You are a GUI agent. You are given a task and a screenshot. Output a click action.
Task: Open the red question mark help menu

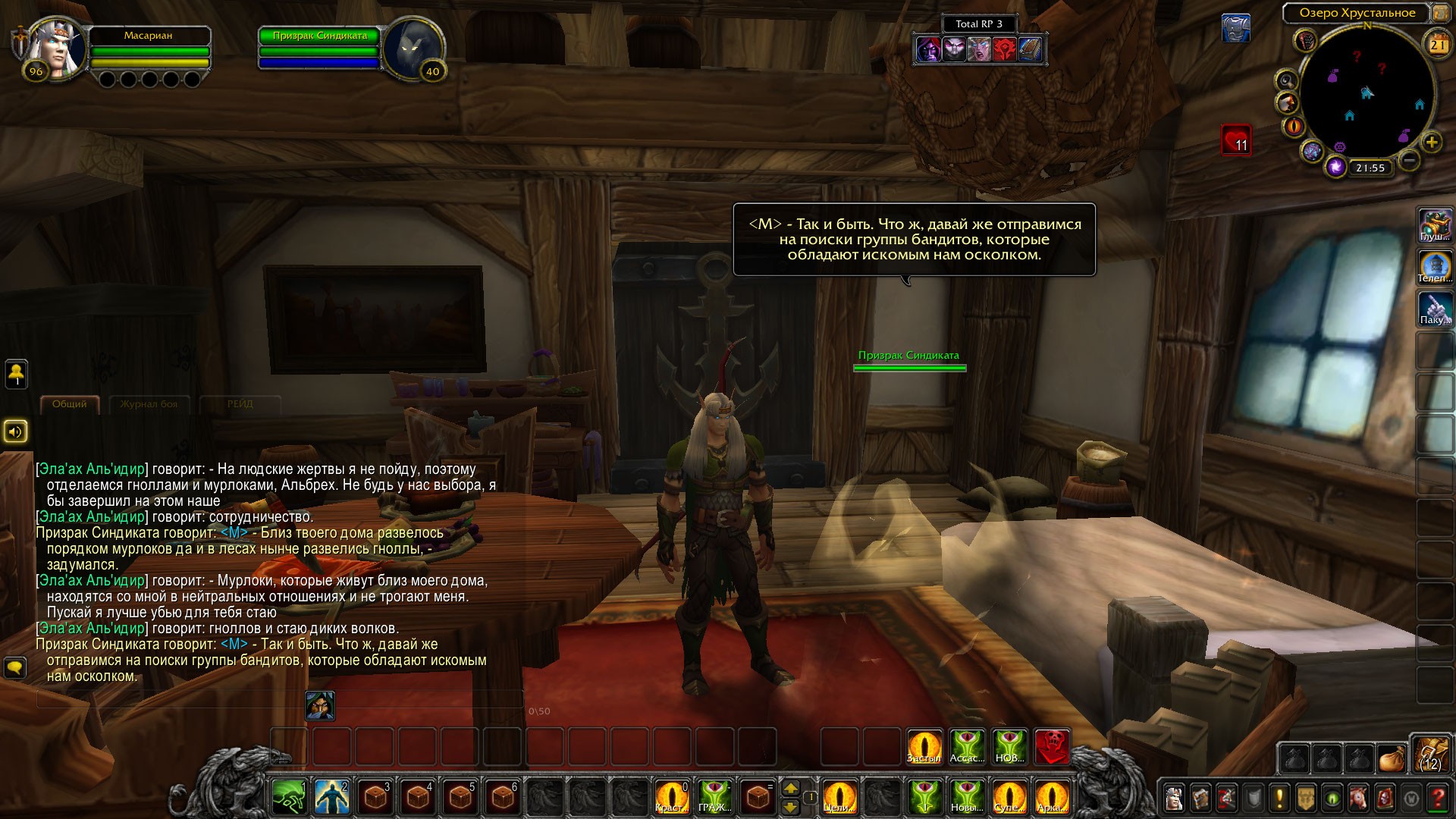[1437, 798]
